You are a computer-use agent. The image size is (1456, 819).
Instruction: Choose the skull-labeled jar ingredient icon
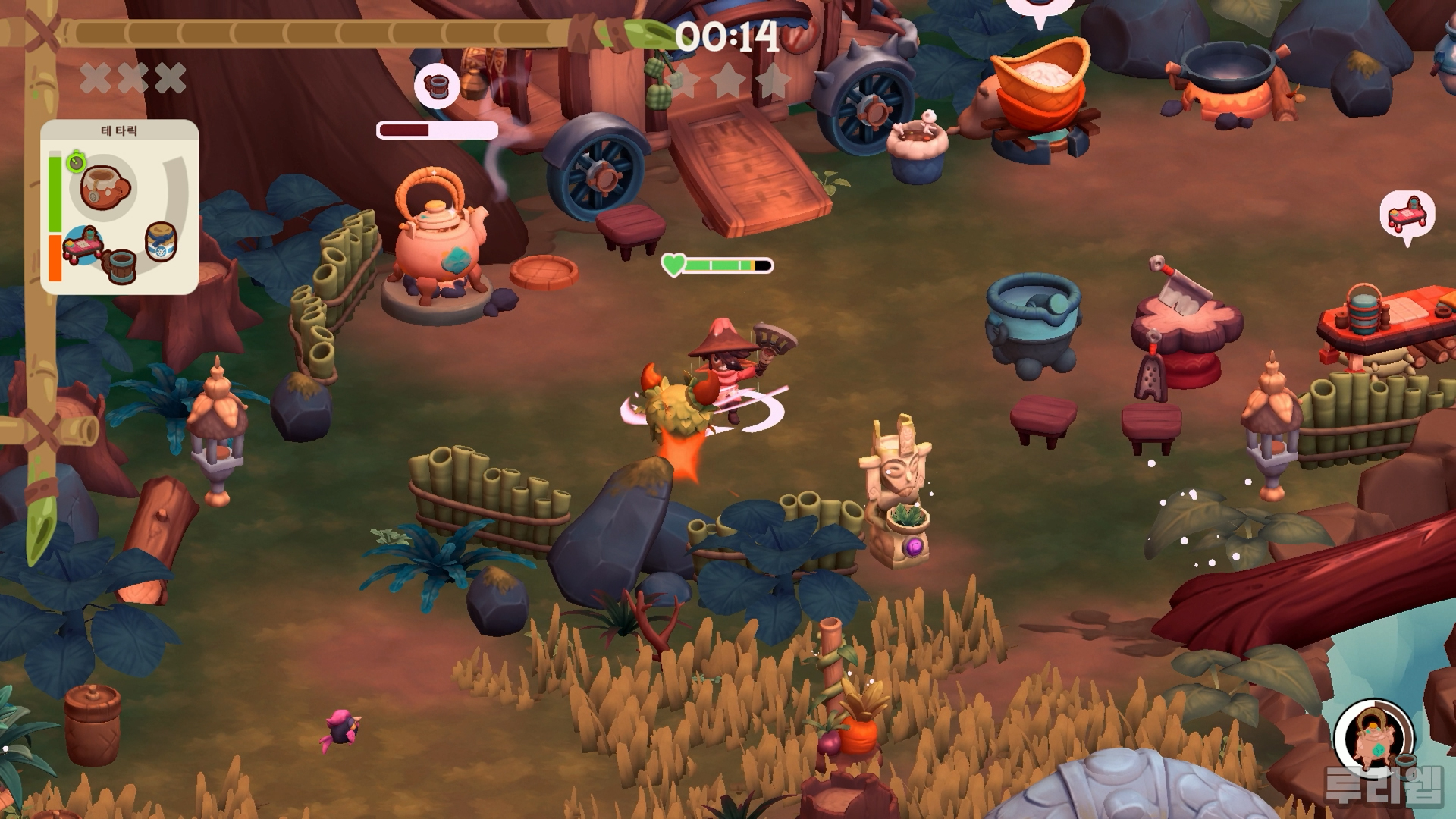160,241
